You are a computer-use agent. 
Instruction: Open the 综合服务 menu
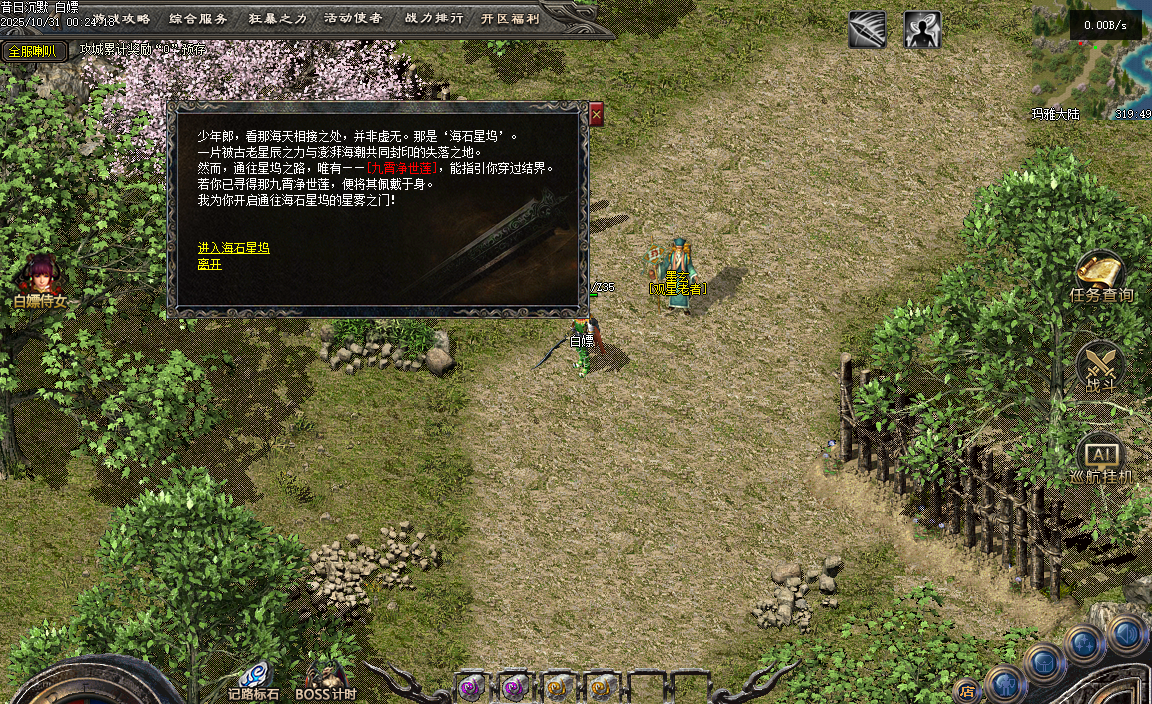pyautogui.click(x=198, y=18)
